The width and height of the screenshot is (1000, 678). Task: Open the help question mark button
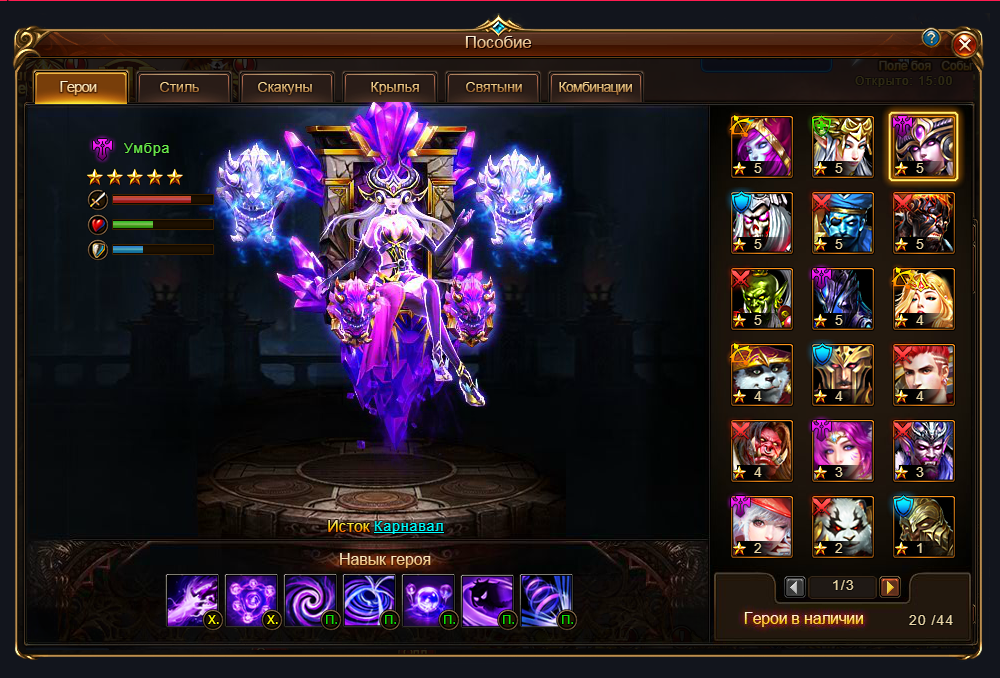(931, 38)
